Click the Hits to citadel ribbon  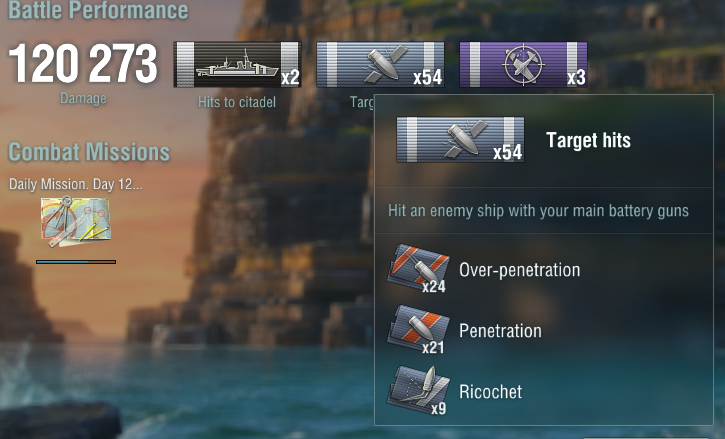(x=237, y=65)
